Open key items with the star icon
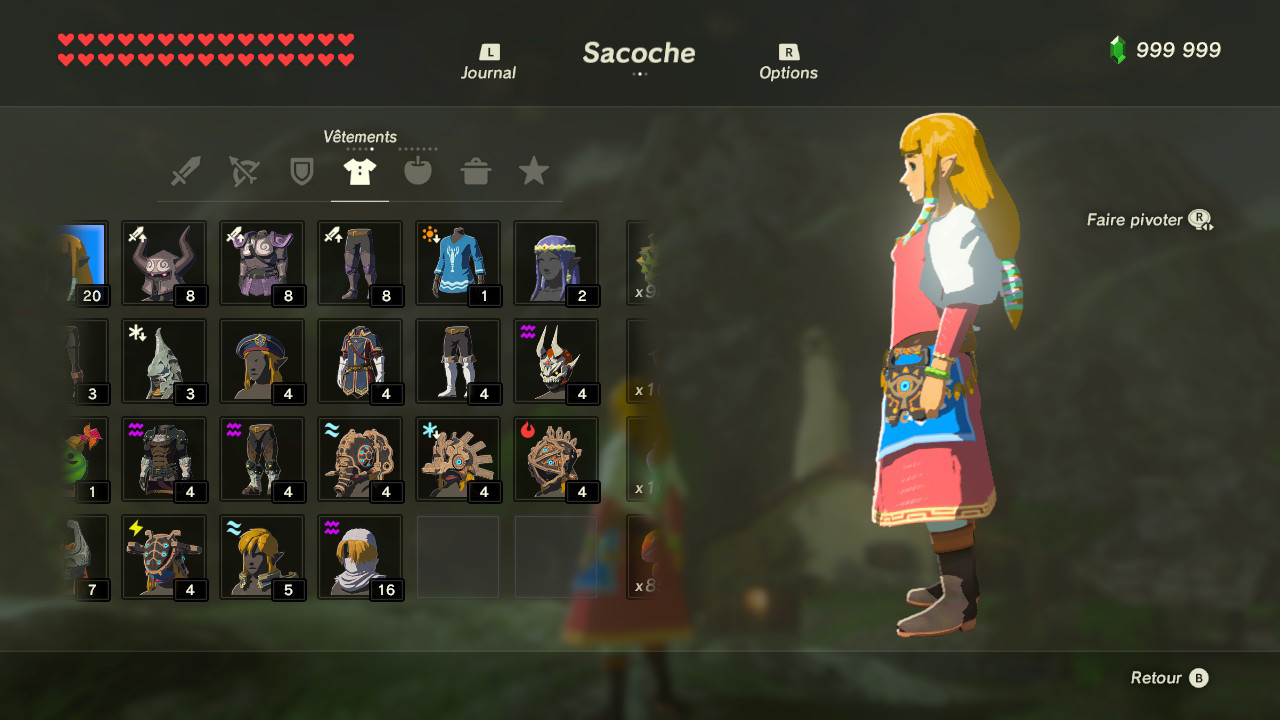Viewport: 1280px width, 720px height. pos(533,170)
